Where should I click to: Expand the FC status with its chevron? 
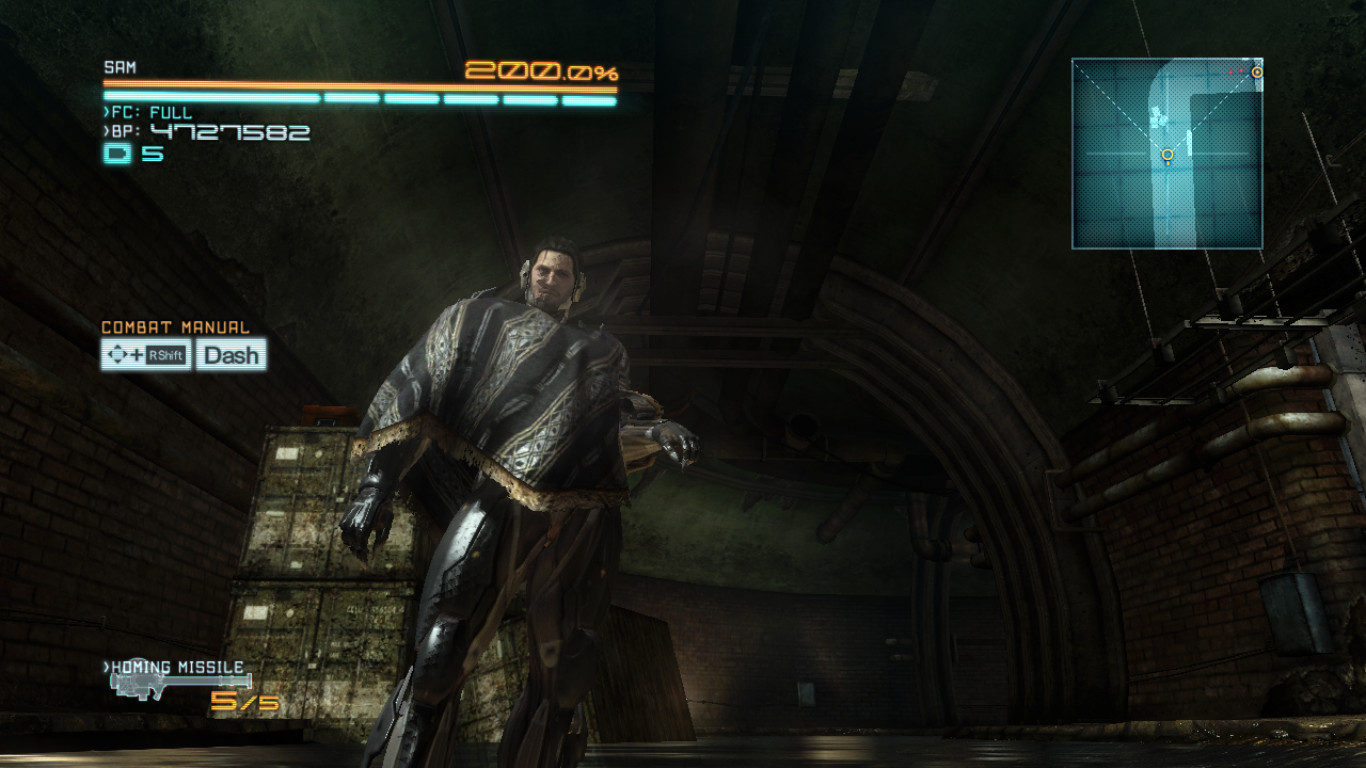point(106,113)
